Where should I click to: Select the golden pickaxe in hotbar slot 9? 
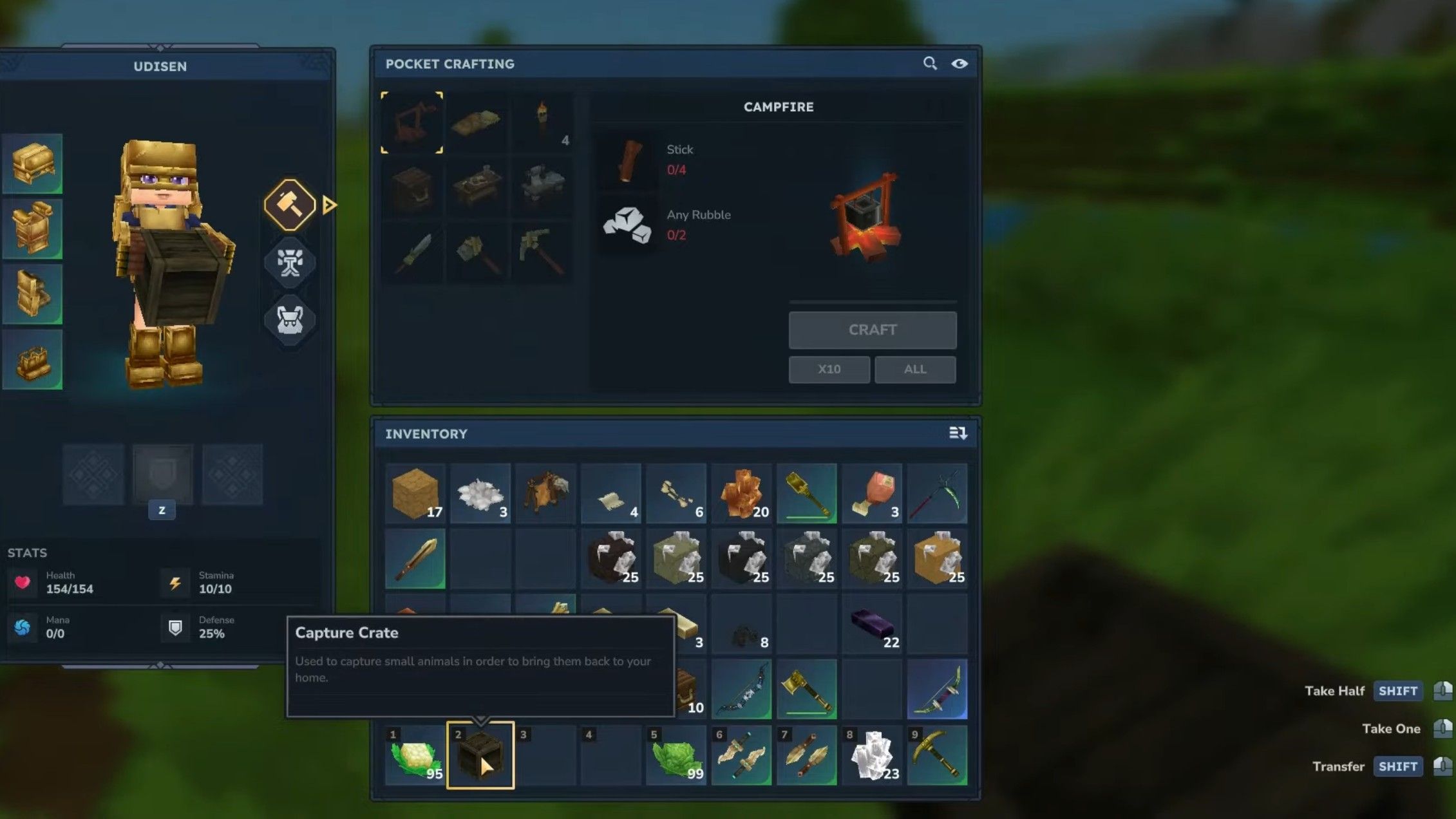pos(937,755)
